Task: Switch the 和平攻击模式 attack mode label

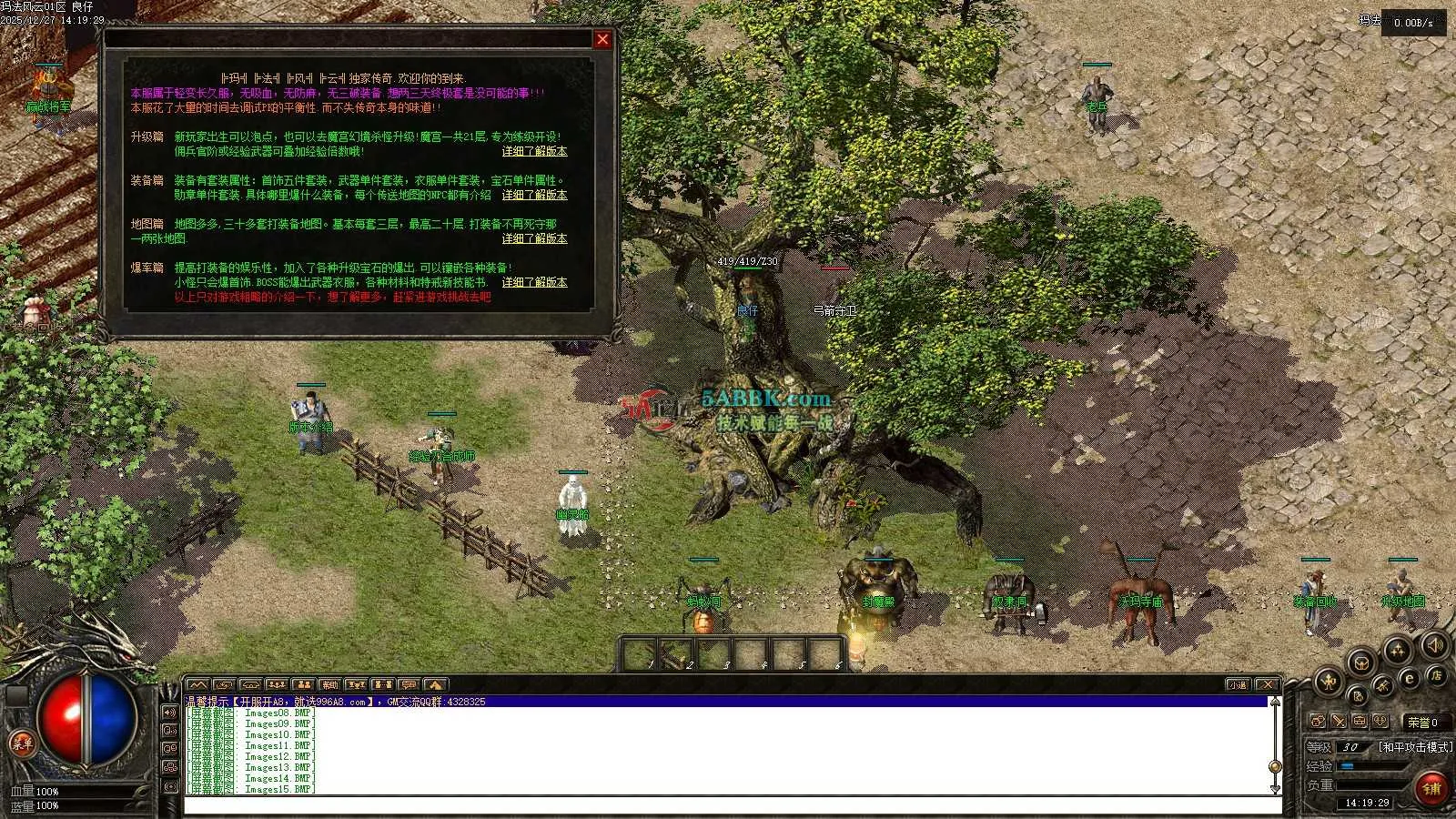Action: tap(1414, 747)
